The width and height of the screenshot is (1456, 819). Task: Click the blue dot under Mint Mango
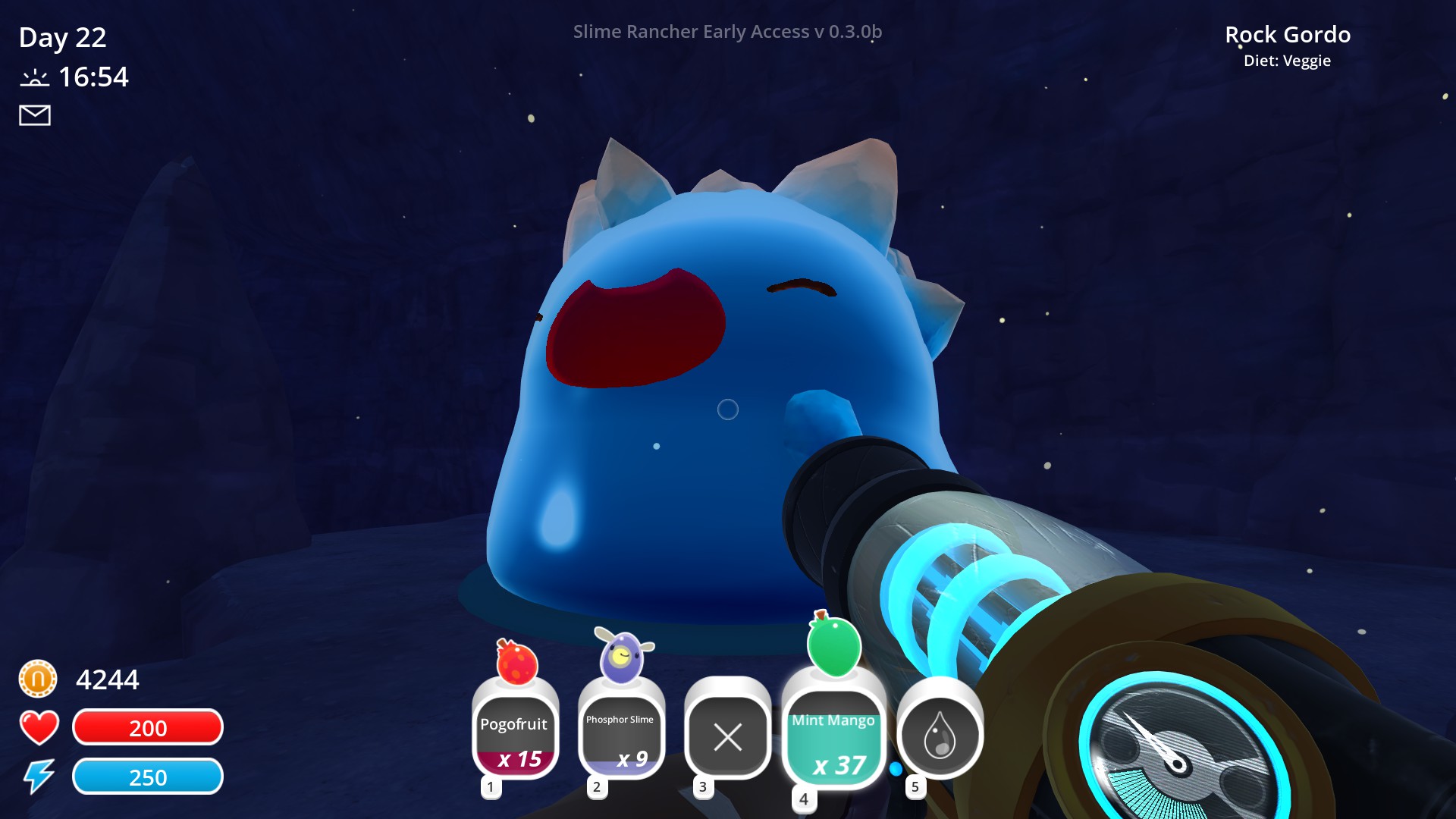point(896,768)
